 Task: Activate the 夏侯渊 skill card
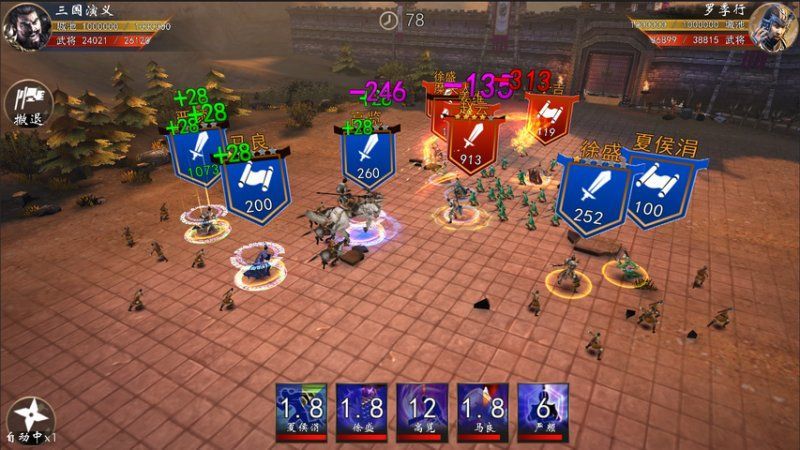coord(301,410)
